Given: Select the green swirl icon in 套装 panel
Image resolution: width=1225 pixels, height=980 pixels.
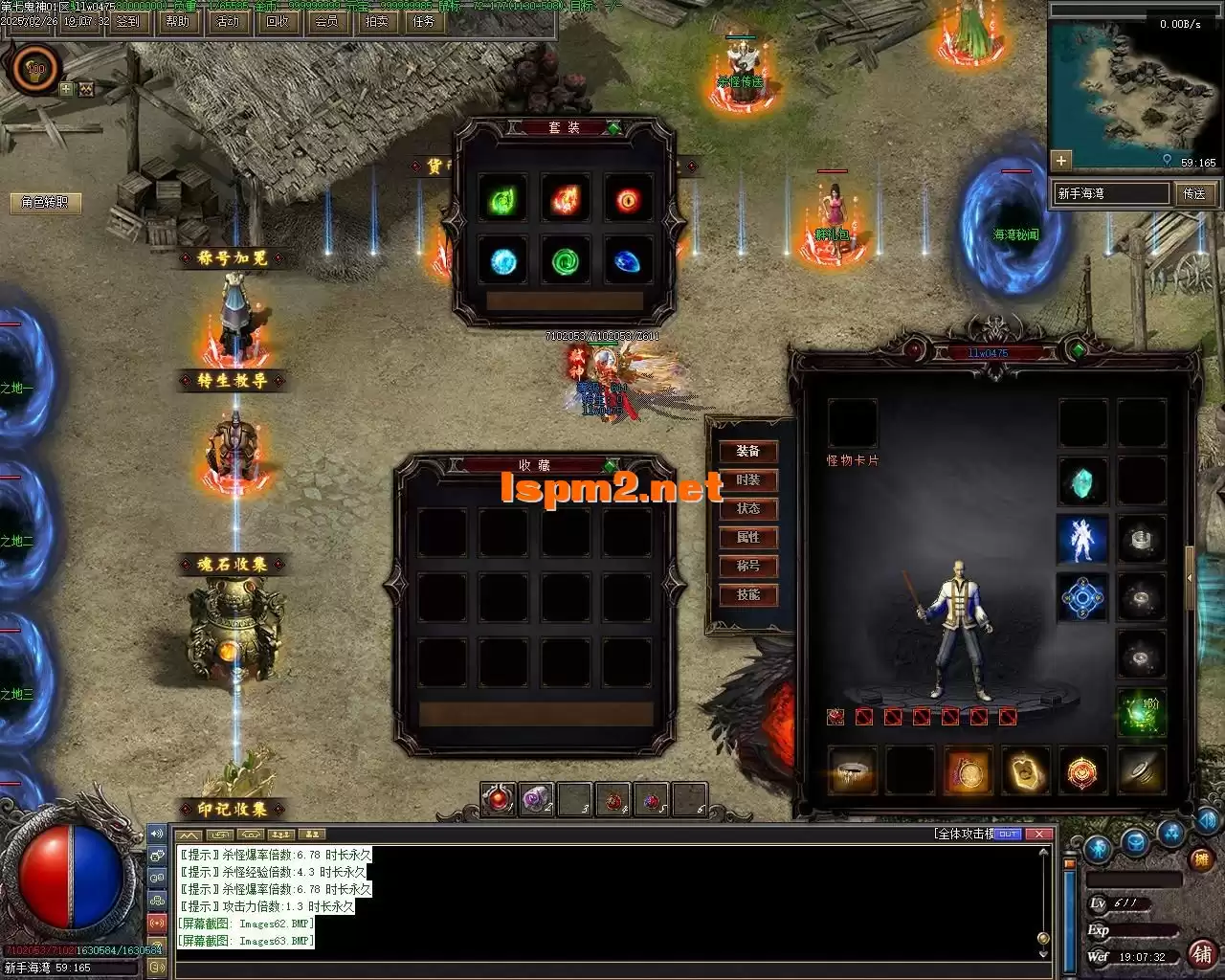Looking at the screenshot, I should coord(567,260).
